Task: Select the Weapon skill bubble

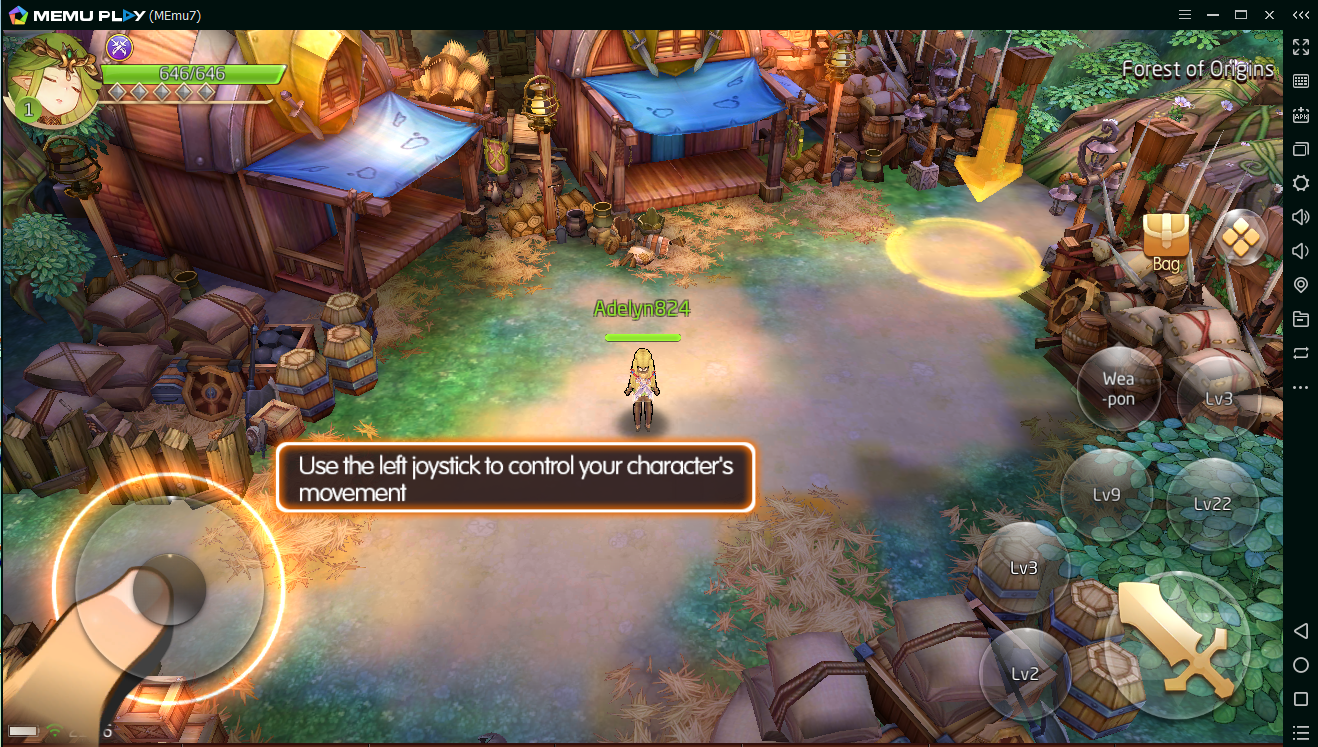Action: [x=1118, y=388]
